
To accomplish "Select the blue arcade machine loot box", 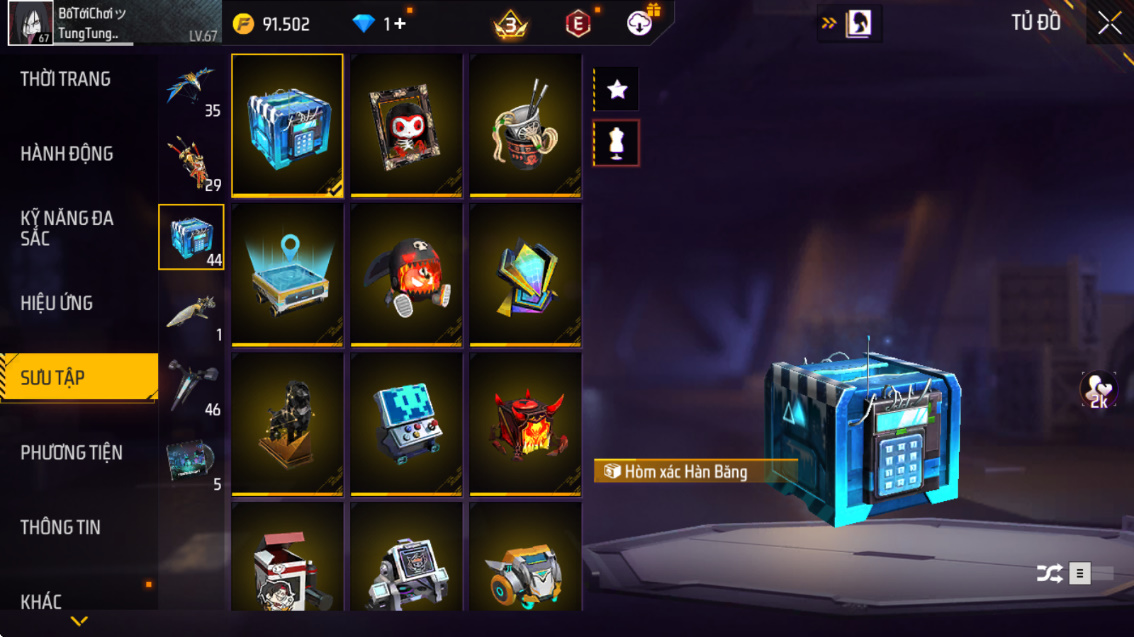I will (406, 424).
